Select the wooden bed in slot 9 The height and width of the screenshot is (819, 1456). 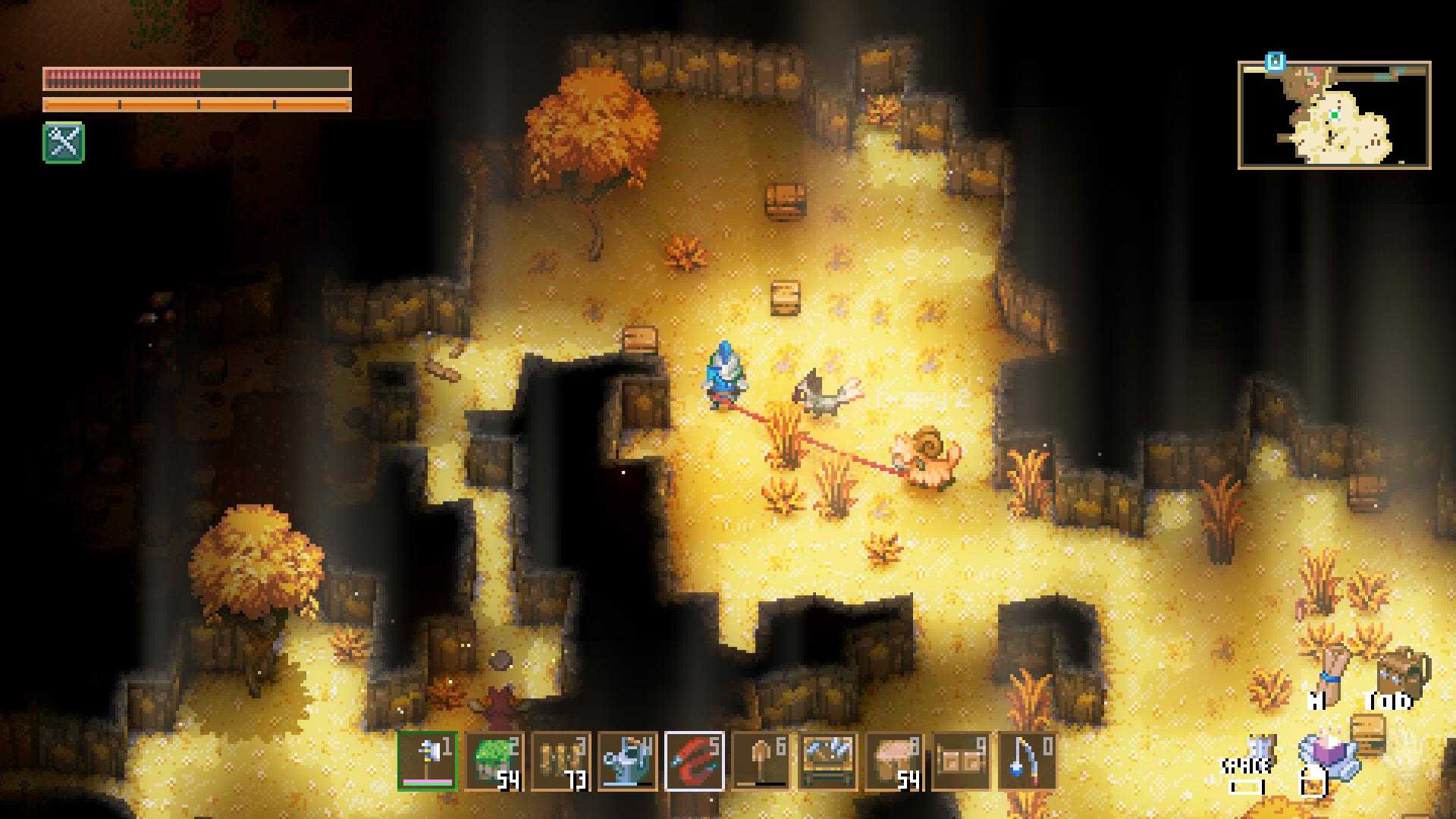pyautogui.click(x=962, y=761)
